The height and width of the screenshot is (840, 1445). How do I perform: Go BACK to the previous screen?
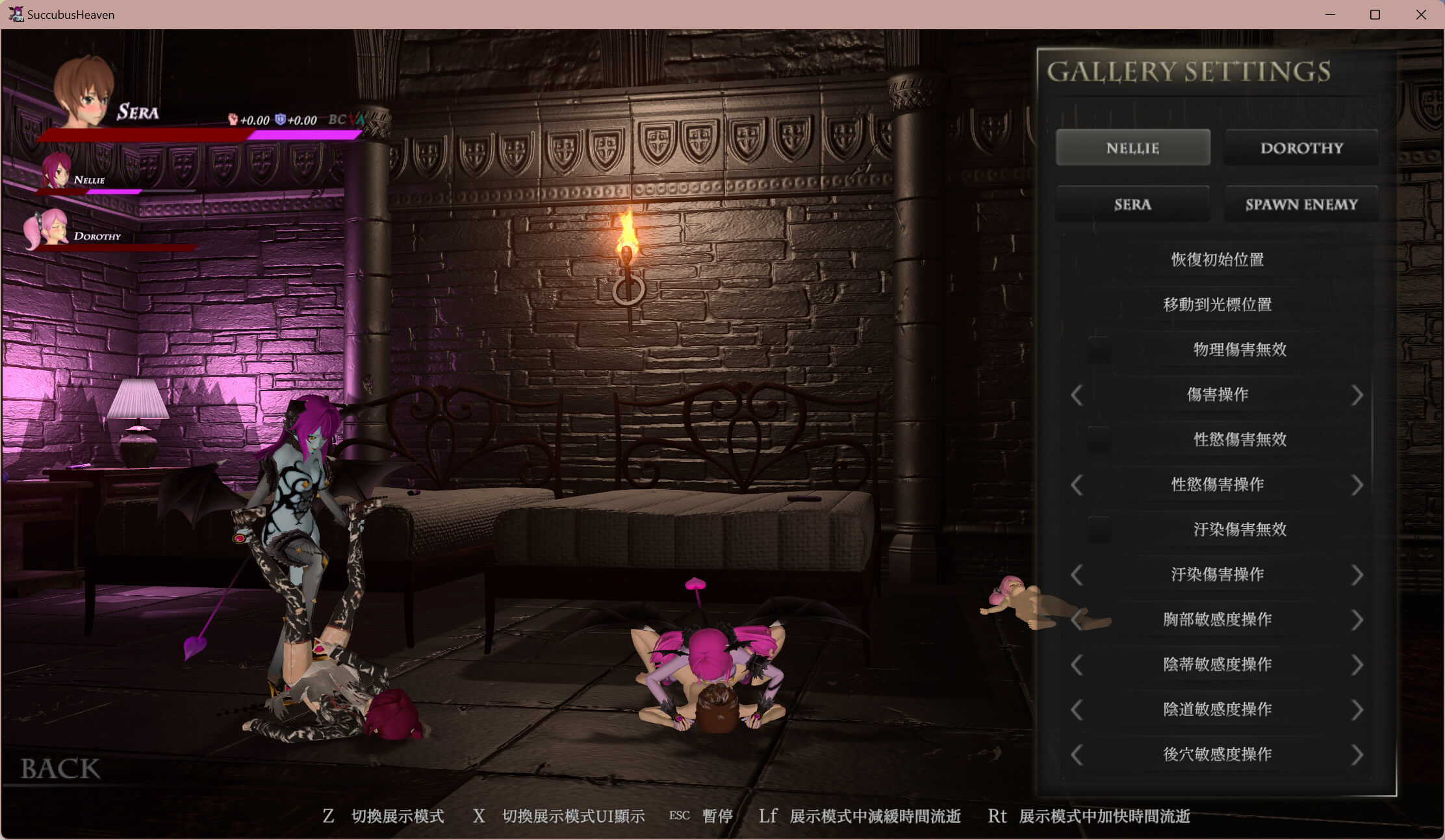60,769
